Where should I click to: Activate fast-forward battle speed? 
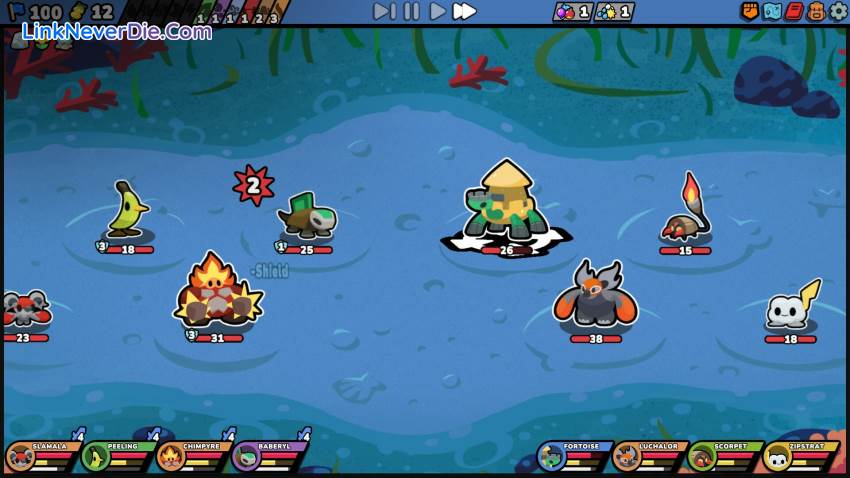point(464,11)
